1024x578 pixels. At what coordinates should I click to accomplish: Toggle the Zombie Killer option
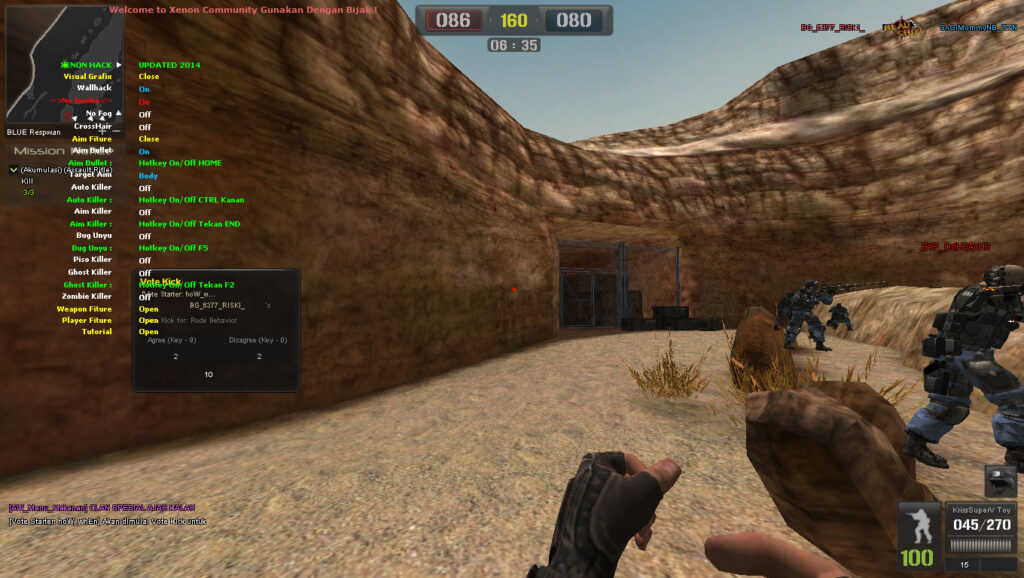89,296
